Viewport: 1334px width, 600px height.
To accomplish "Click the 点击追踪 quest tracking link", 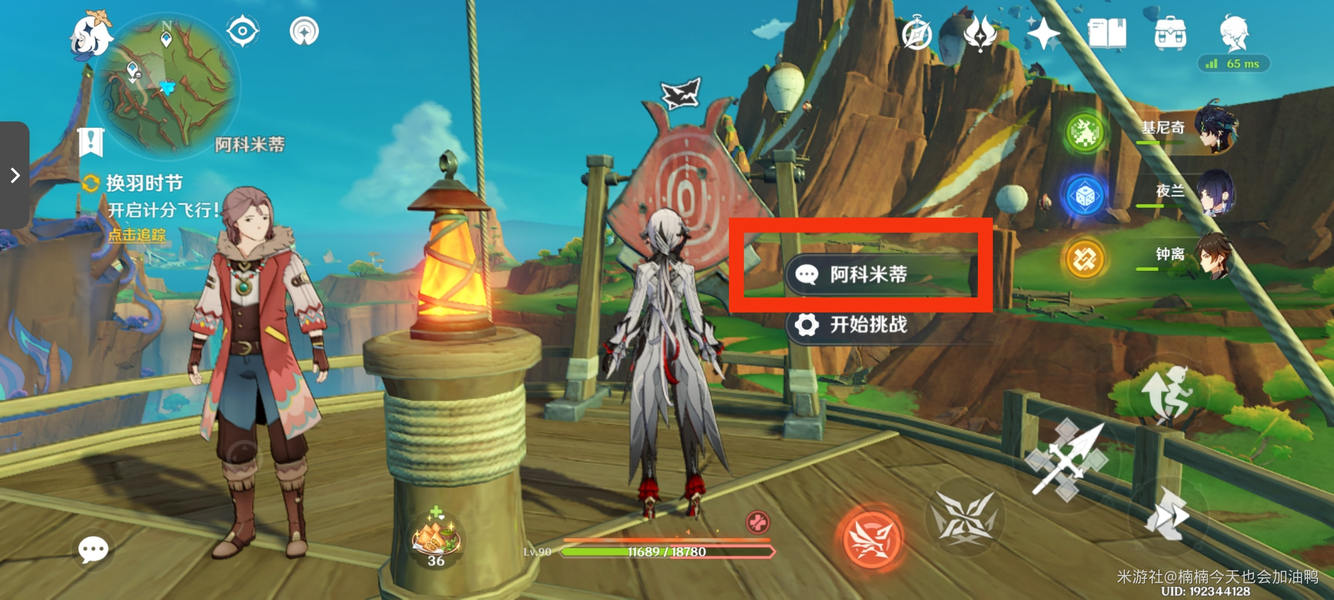I will [x=137, y=235].
